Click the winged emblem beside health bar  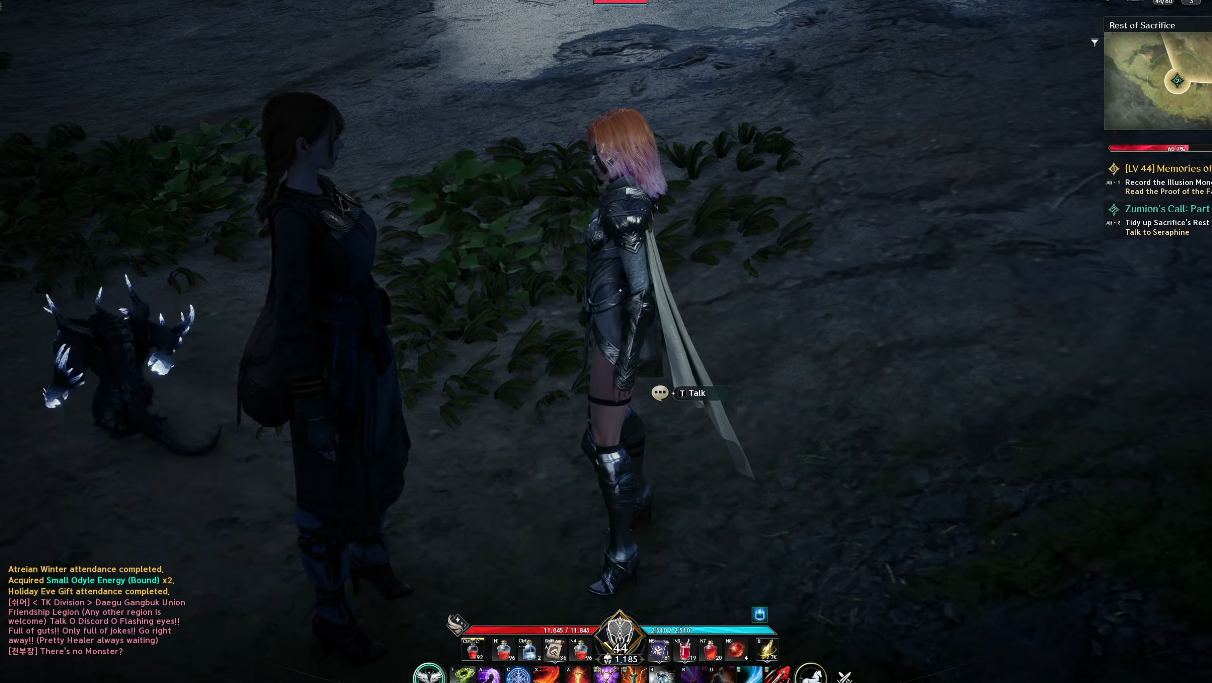[x=458, y=625]
